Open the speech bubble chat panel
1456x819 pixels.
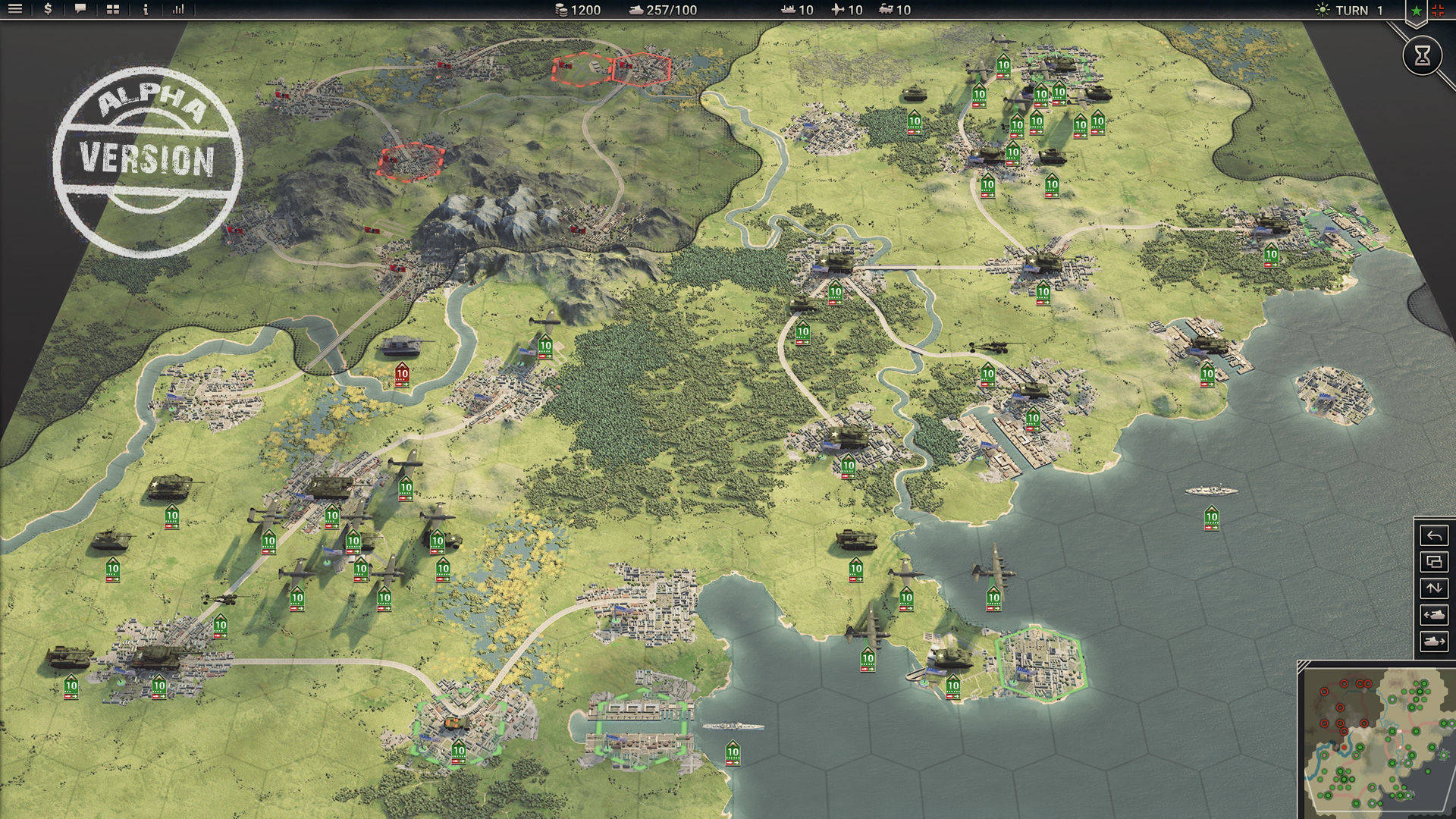tap(80, 10)
